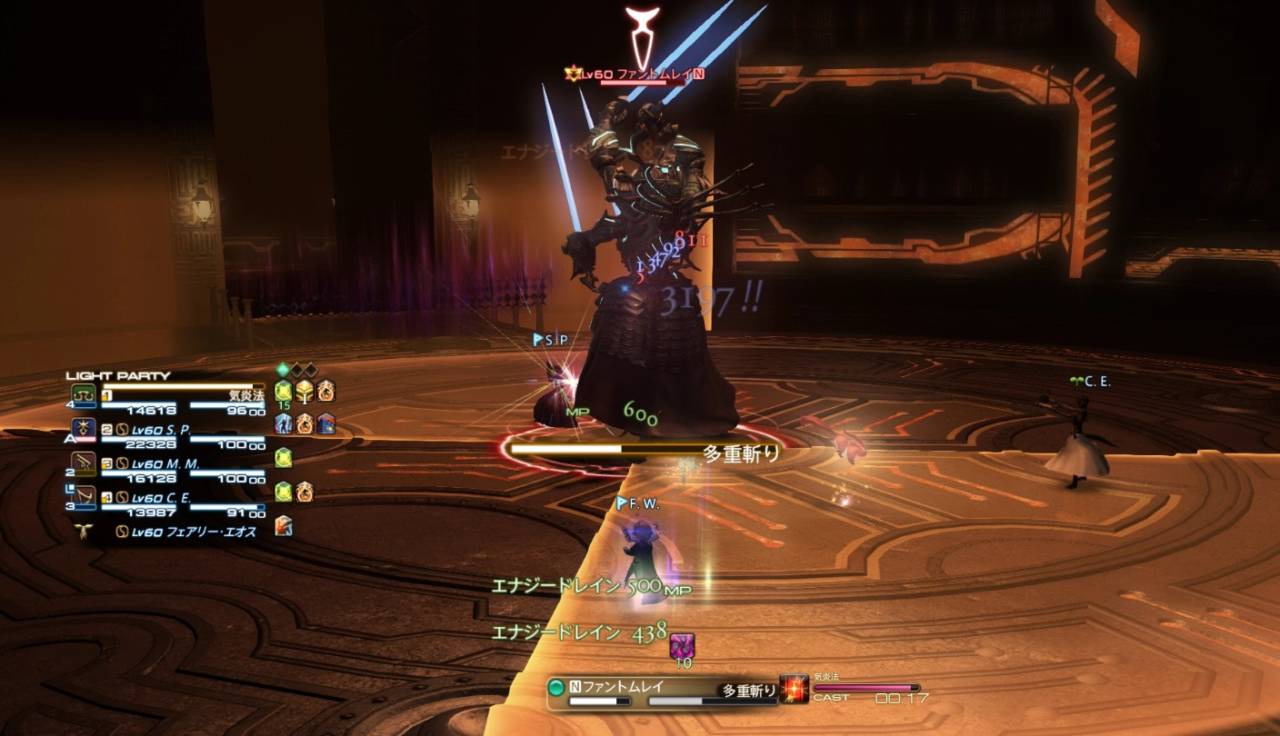Screen dimensions: 1280x736
Task: Click C.E.'s job icon in the party list
Action: (x=81, y=495)
